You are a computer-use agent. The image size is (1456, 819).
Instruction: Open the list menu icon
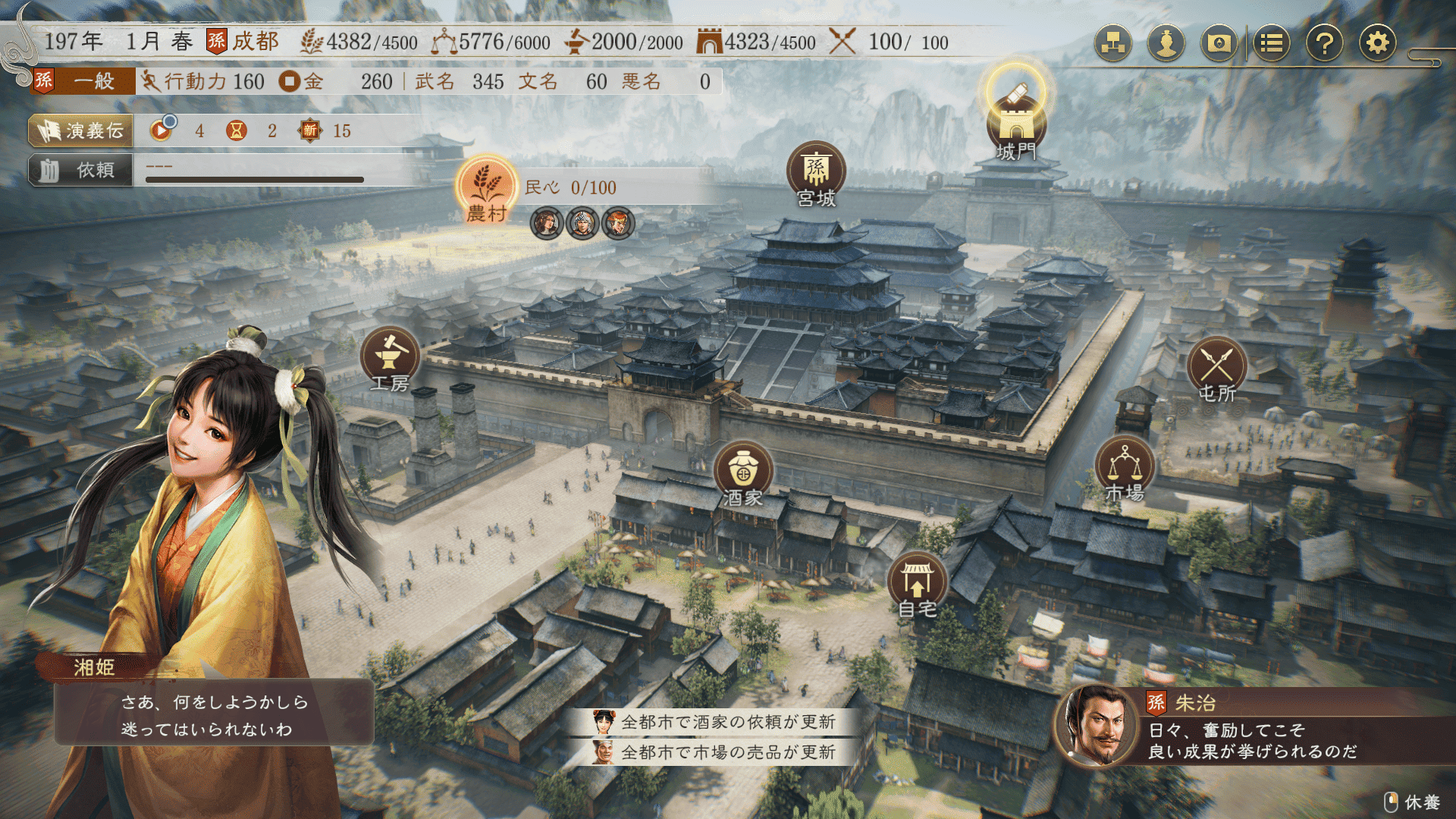point(1272,43)
